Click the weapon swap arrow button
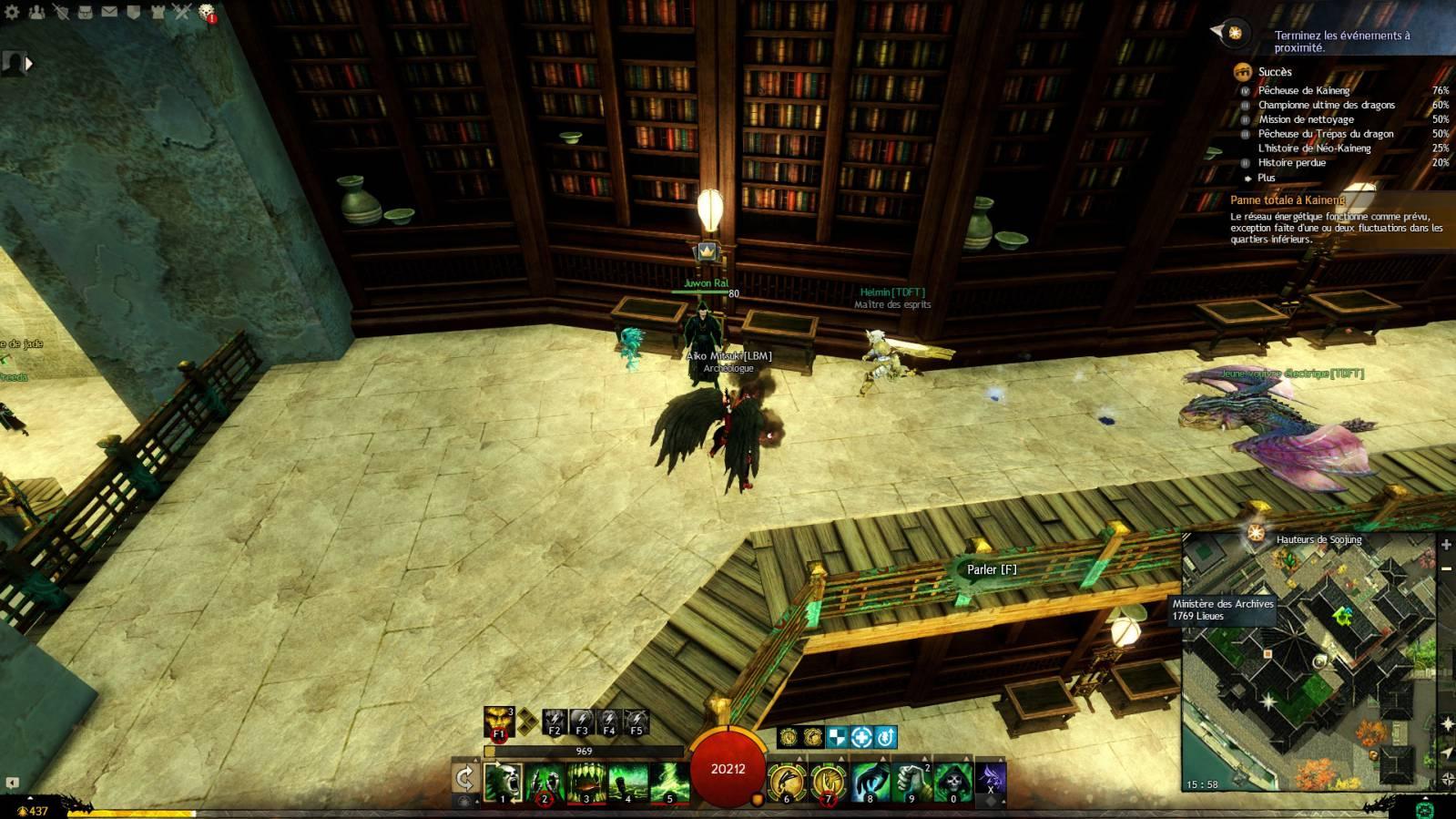 pos(464,777)
